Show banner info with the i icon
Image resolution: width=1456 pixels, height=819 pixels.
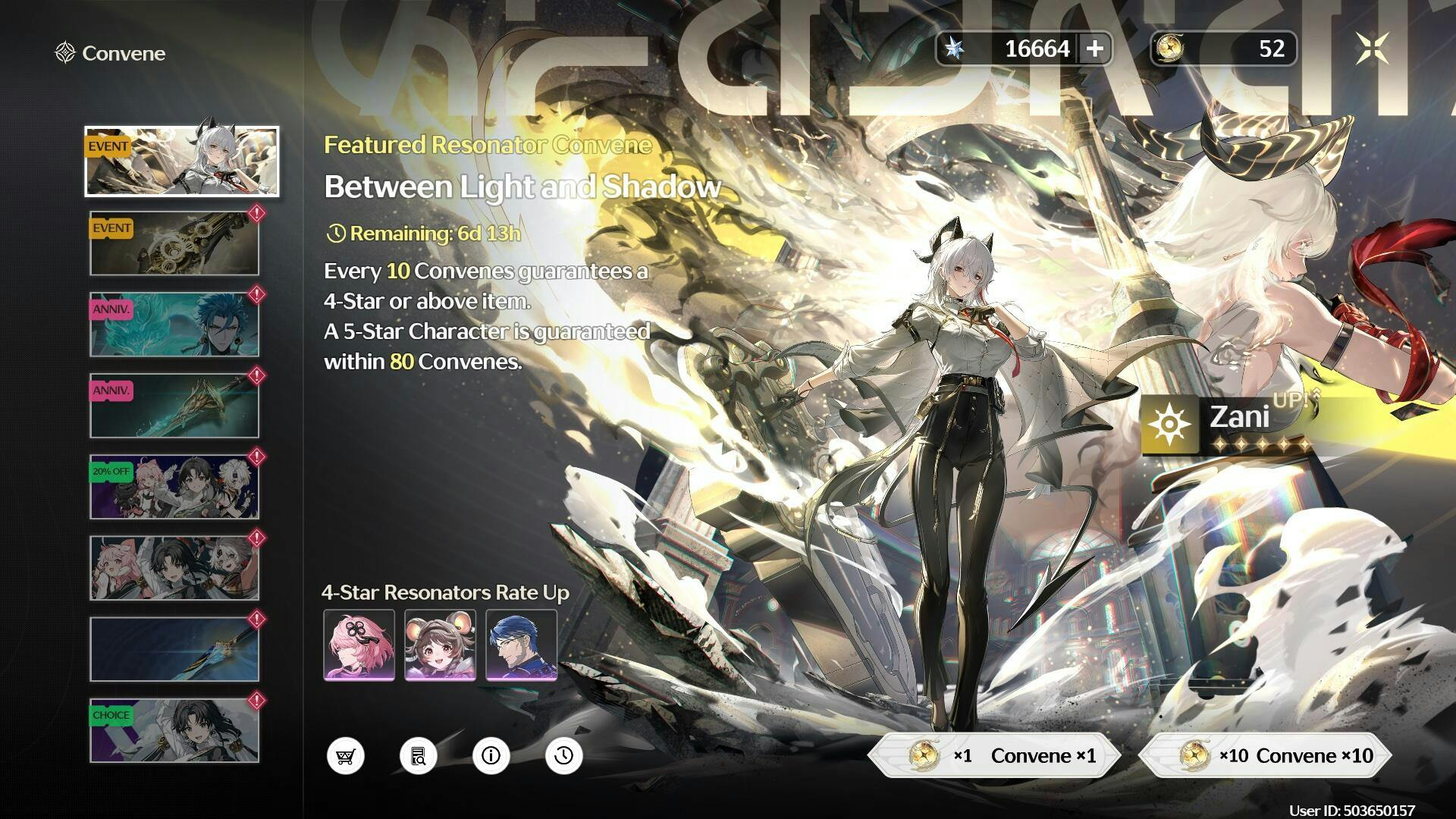click(x=491, y=756)
